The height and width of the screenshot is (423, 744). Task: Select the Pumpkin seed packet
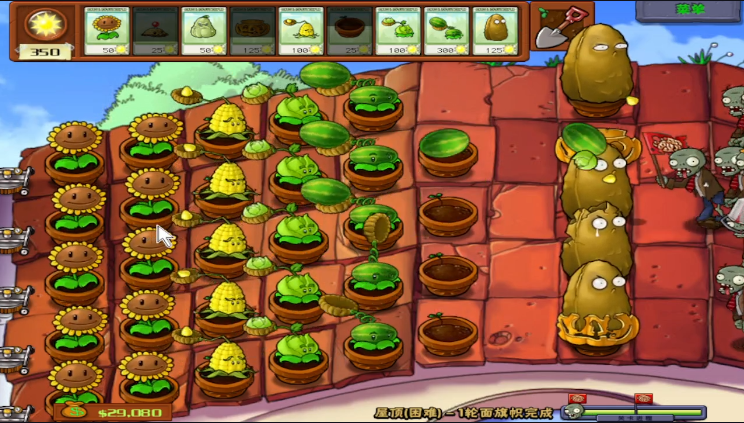pos(253,31)
